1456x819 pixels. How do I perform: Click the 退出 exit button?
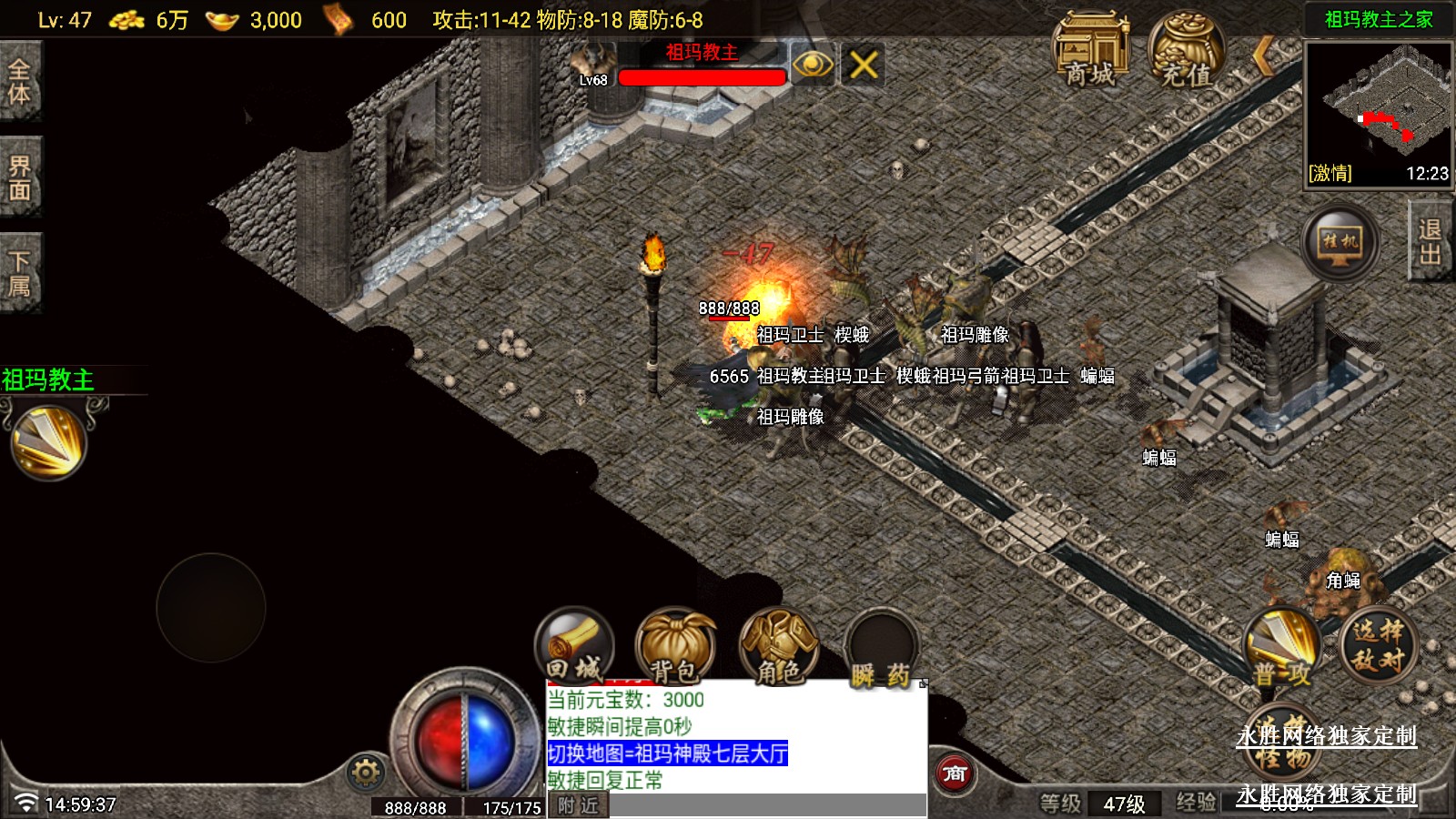(1430, 242)
